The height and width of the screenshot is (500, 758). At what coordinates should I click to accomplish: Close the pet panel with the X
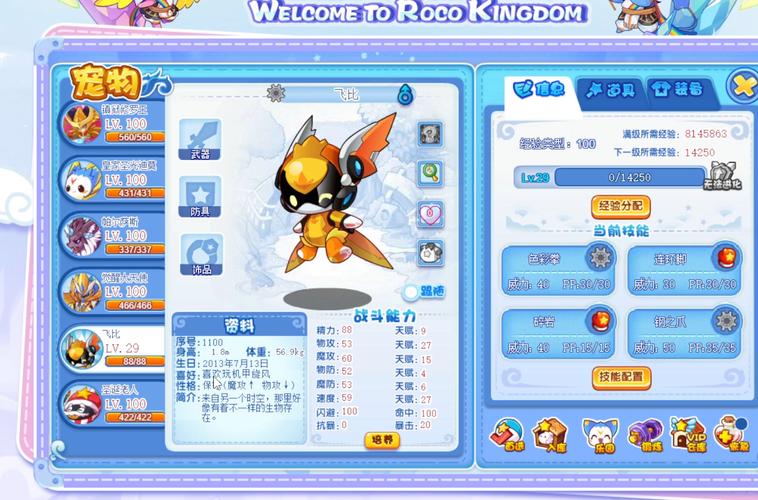pyautogui.click(x=742, y=86)
